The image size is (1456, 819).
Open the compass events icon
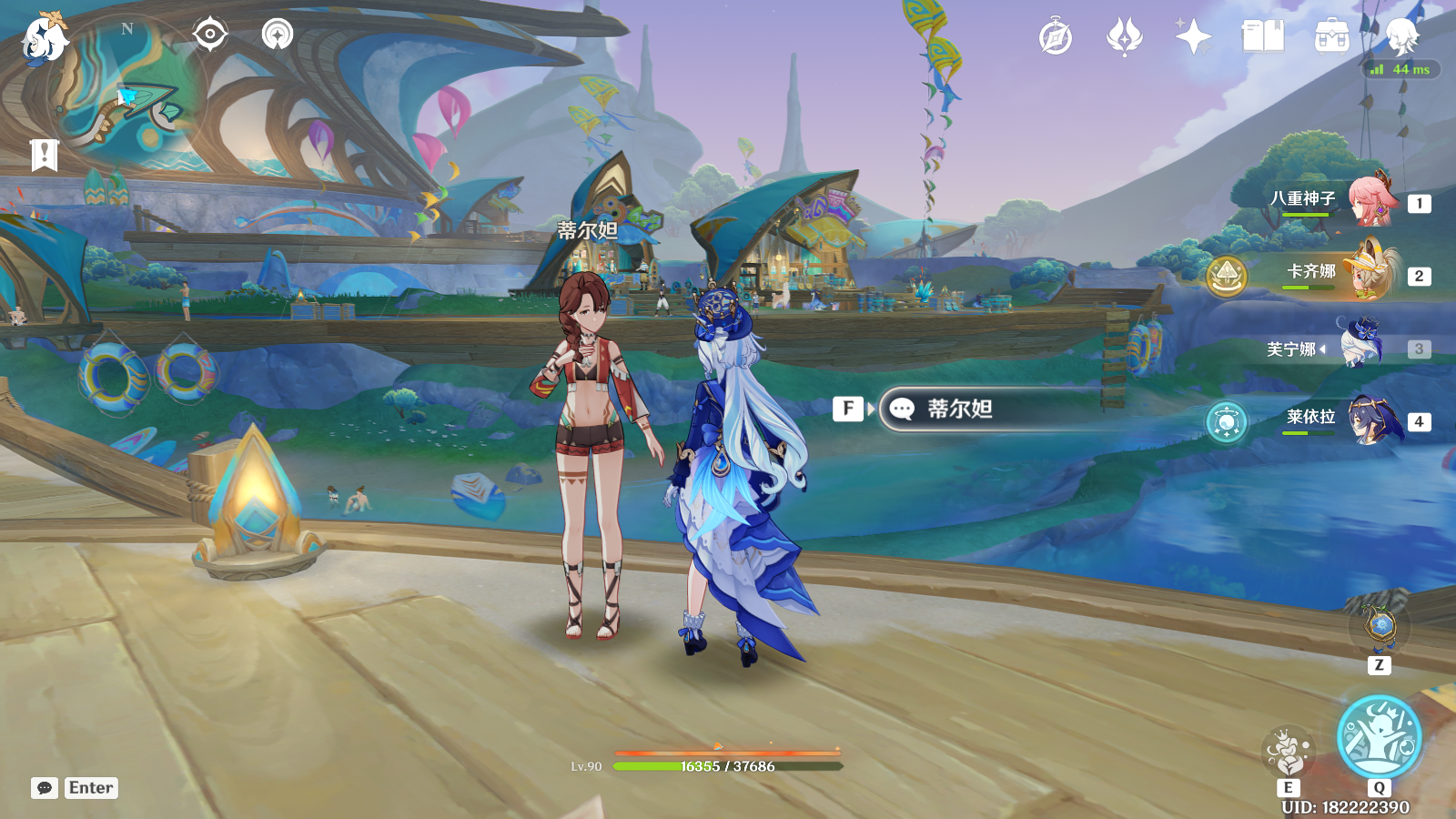[1056, 37]
